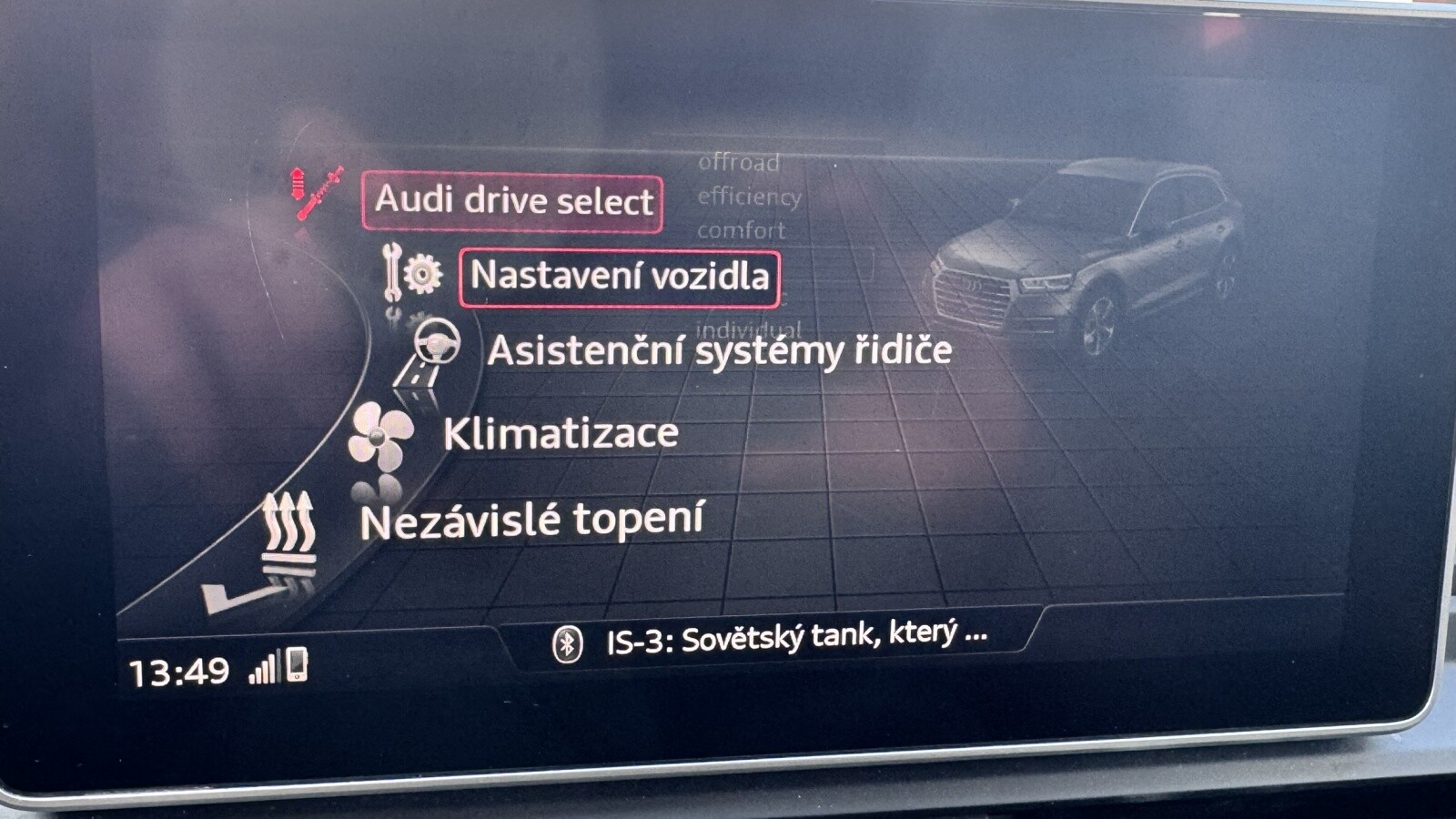Select Nastavení vozidla entry
This screenshot has width=1456, height=819.
click(x=620, y=277)
